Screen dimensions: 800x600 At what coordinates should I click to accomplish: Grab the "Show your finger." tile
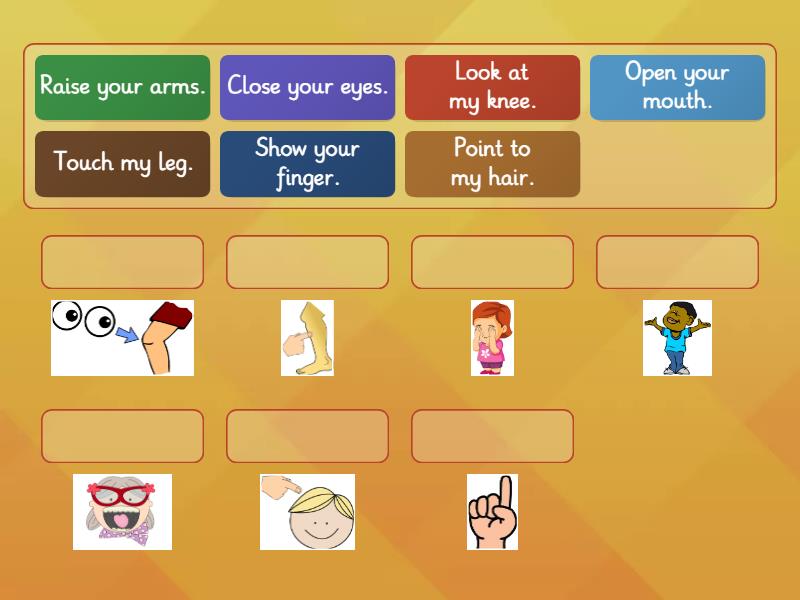pos(307,163)
